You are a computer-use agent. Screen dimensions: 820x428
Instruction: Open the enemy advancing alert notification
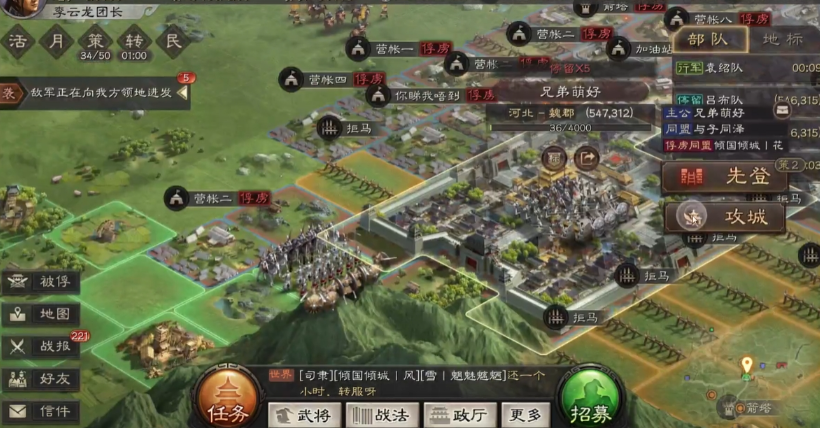[95, 92]
